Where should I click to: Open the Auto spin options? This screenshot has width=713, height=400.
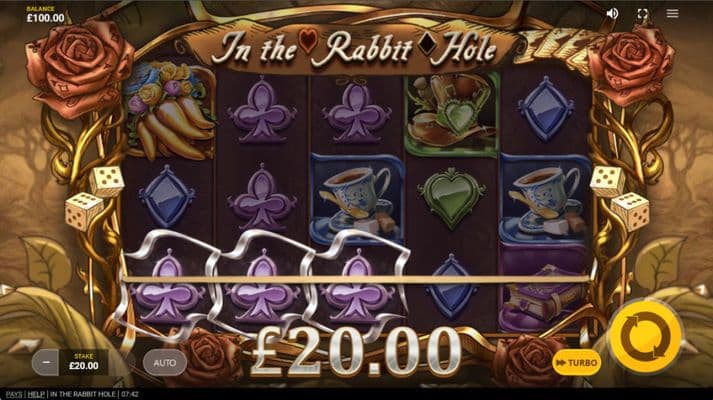[x=164, y=362]
